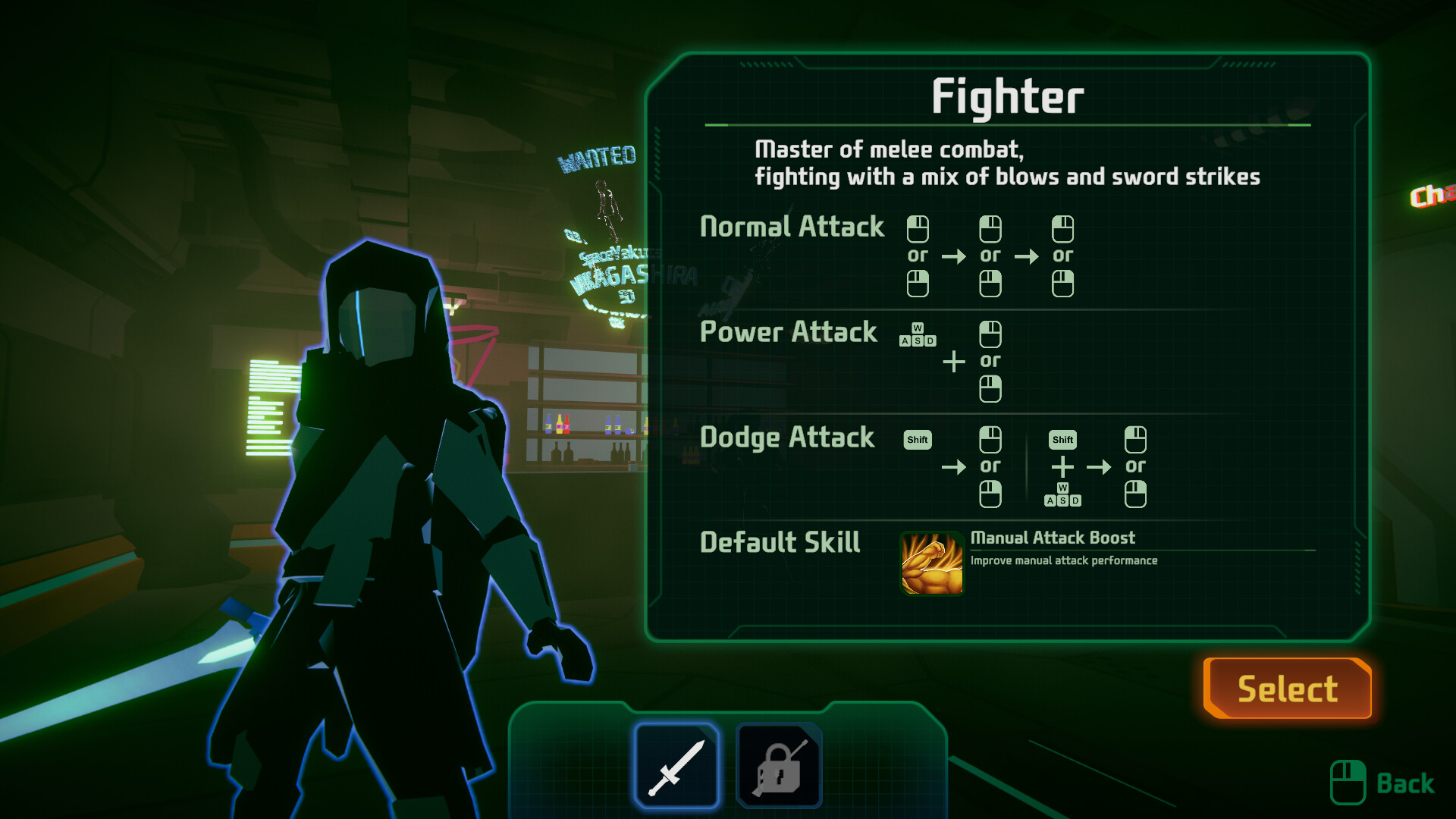Click the second Shift key icon in Dodge Attack

click(x=1062, y=438)
